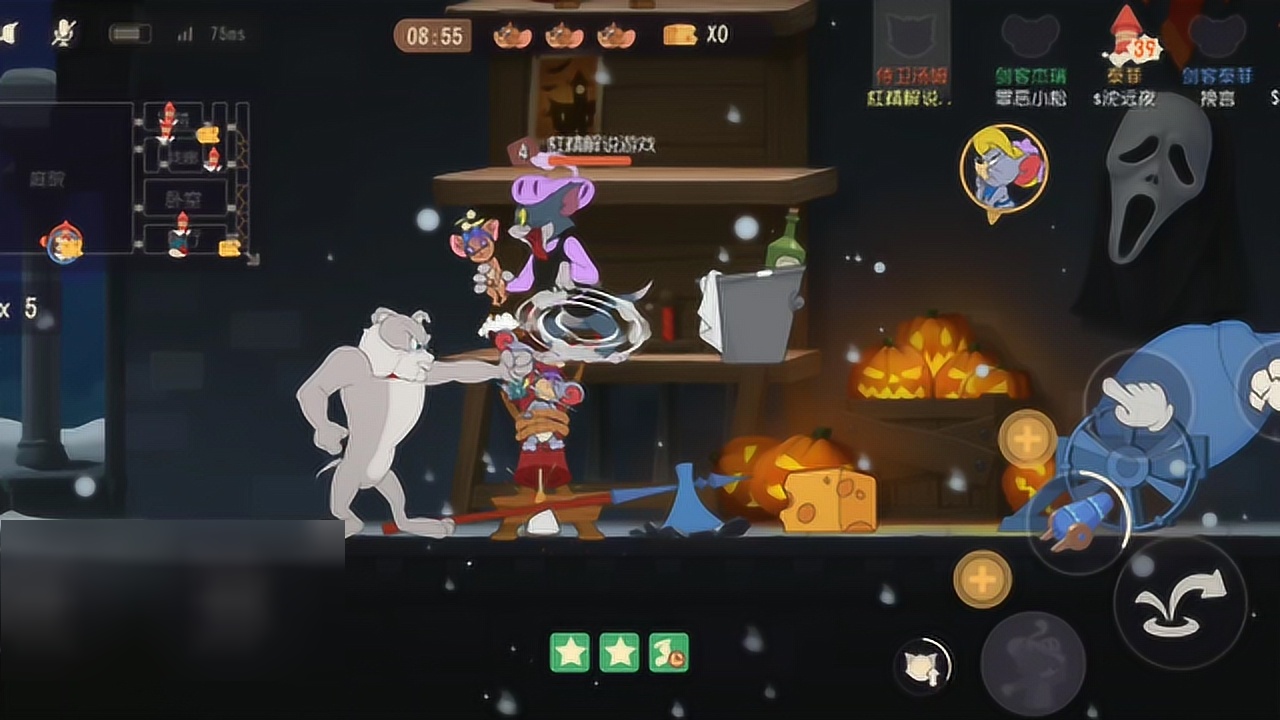Tap the small cat level-up icon

point(921,666)
